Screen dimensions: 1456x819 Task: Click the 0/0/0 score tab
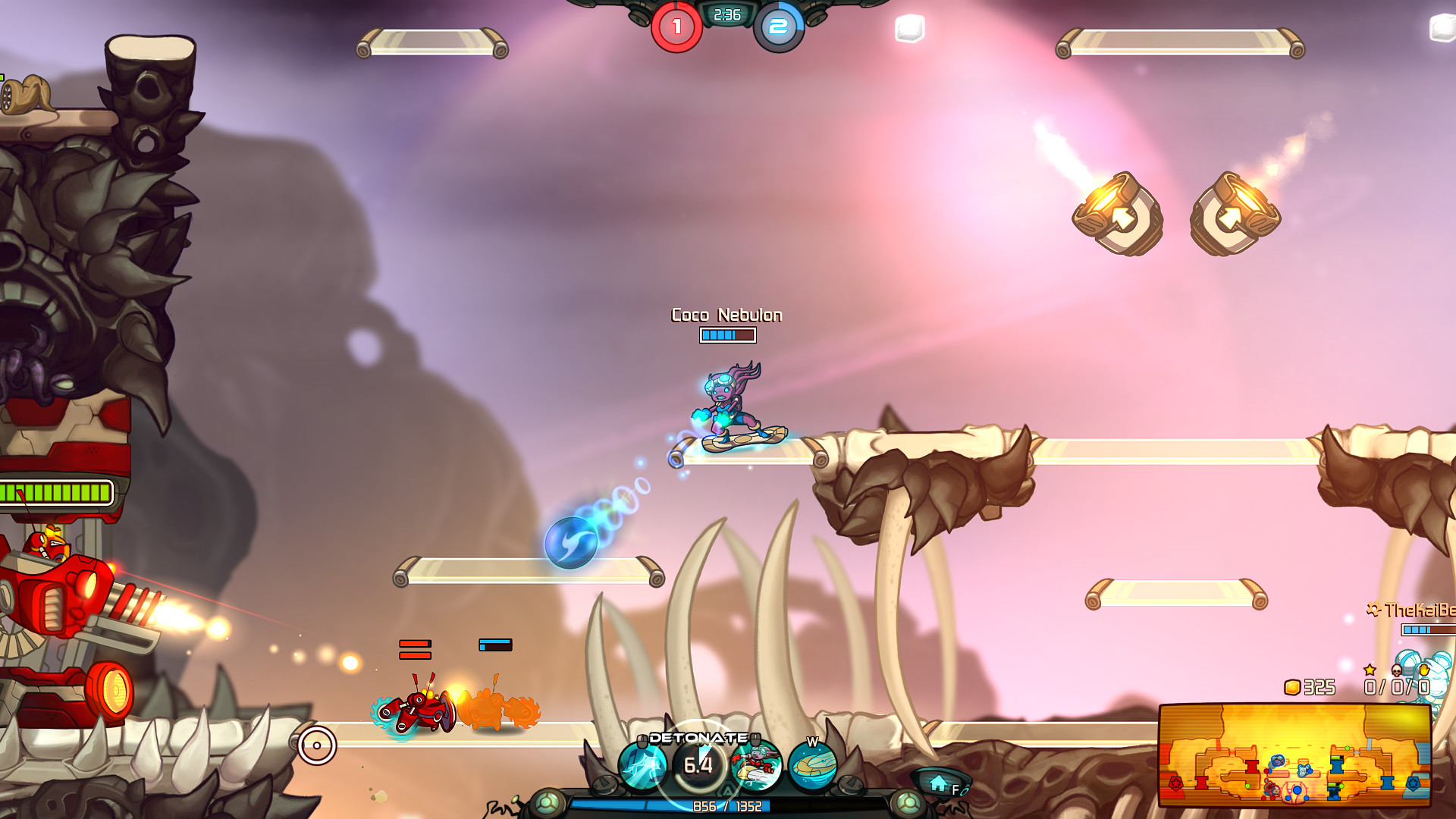coord(1397,688)
